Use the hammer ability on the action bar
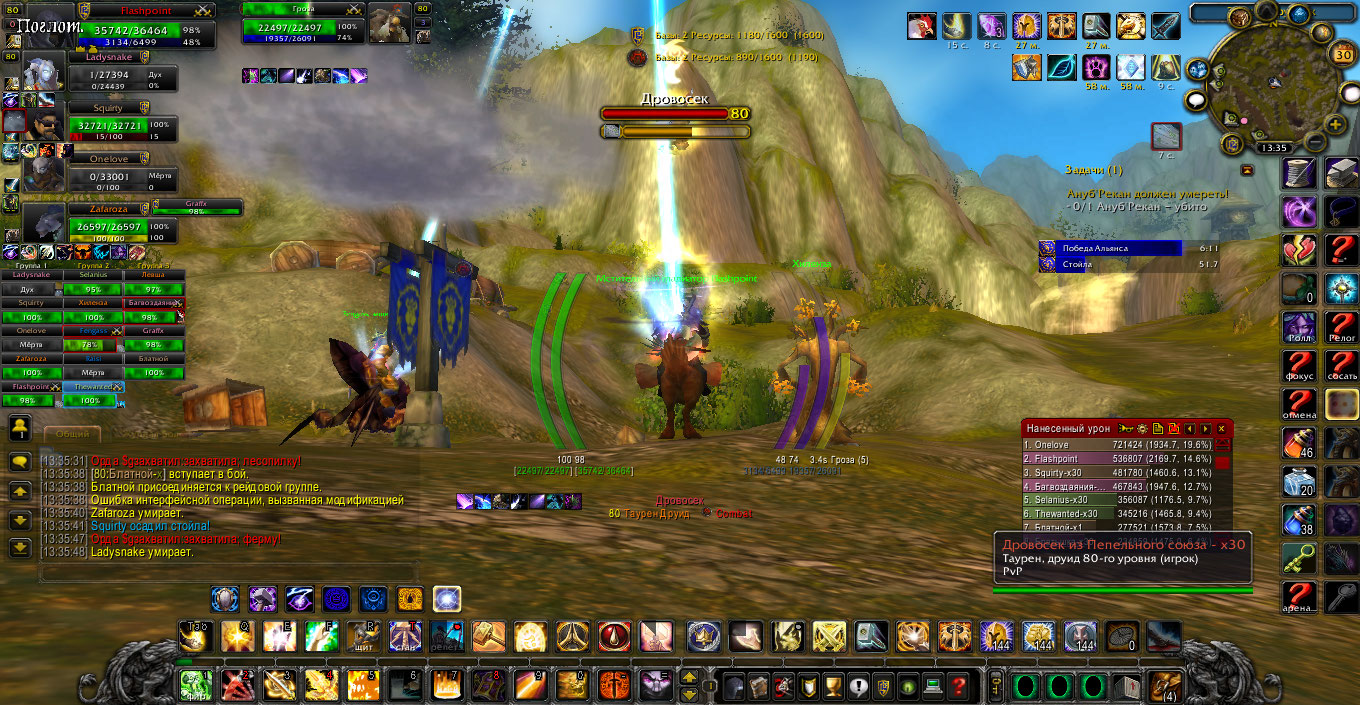The width and height of the screenshot is (1360, 705). pyautogui.click(x=488, y=636)
